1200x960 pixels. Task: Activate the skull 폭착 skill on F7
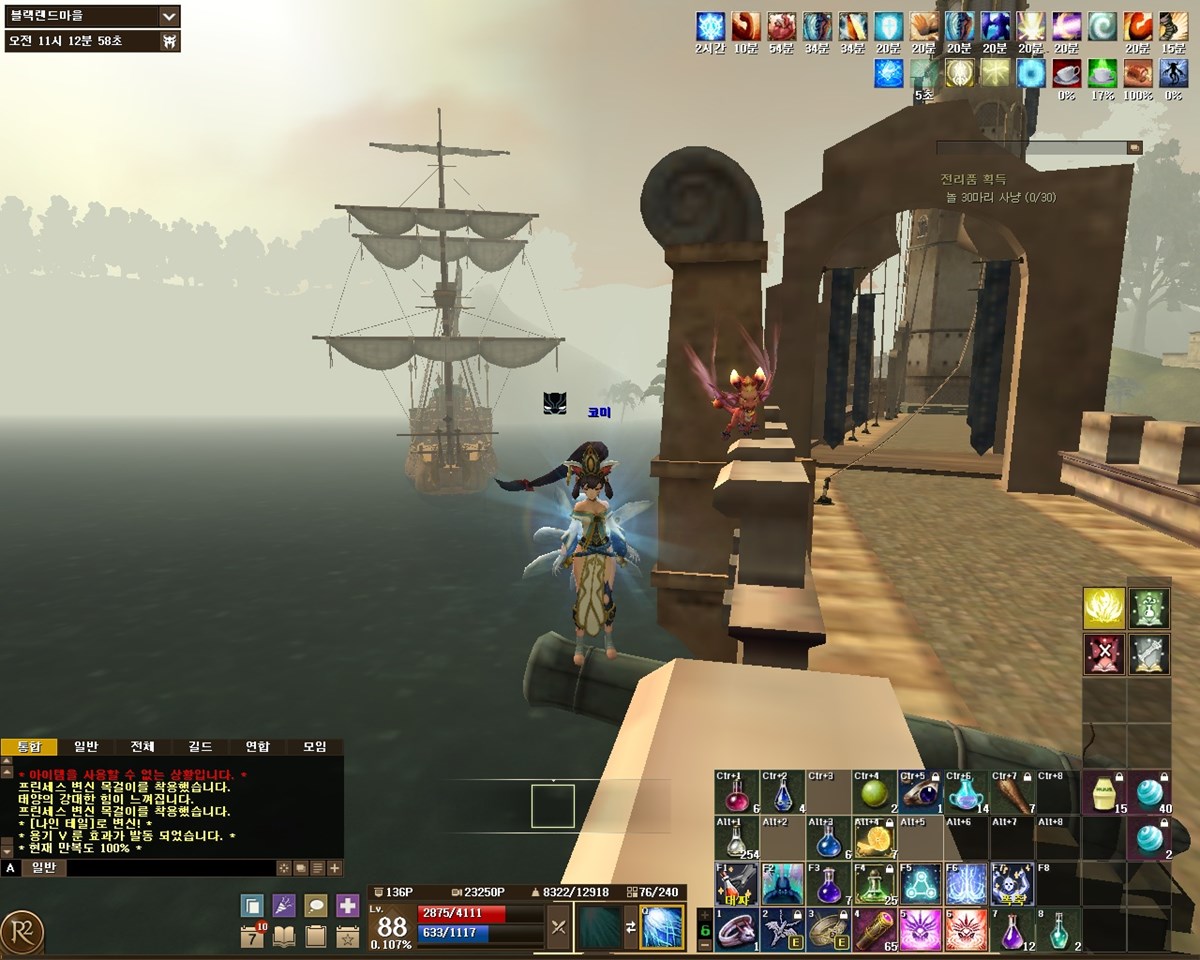pyautogui.click(x=1011, y=885)
